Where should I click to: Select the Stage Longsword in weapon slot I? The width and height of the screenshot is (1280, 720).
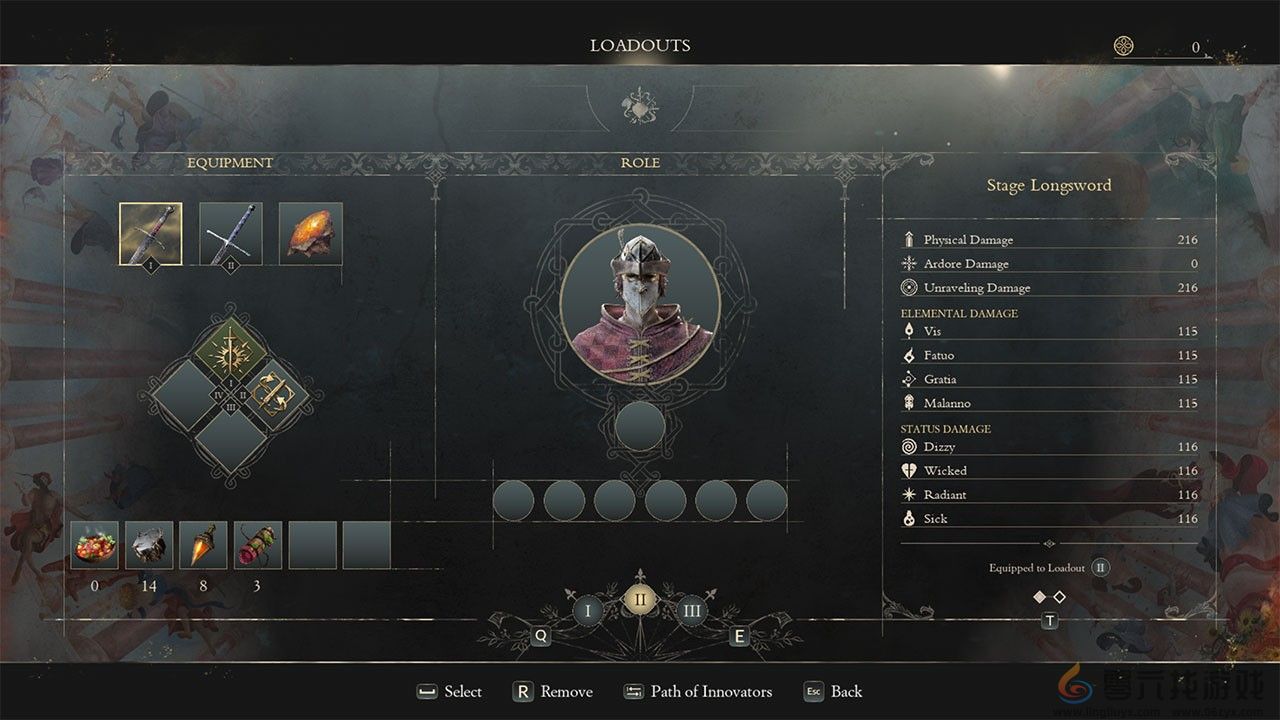(149, 234)
